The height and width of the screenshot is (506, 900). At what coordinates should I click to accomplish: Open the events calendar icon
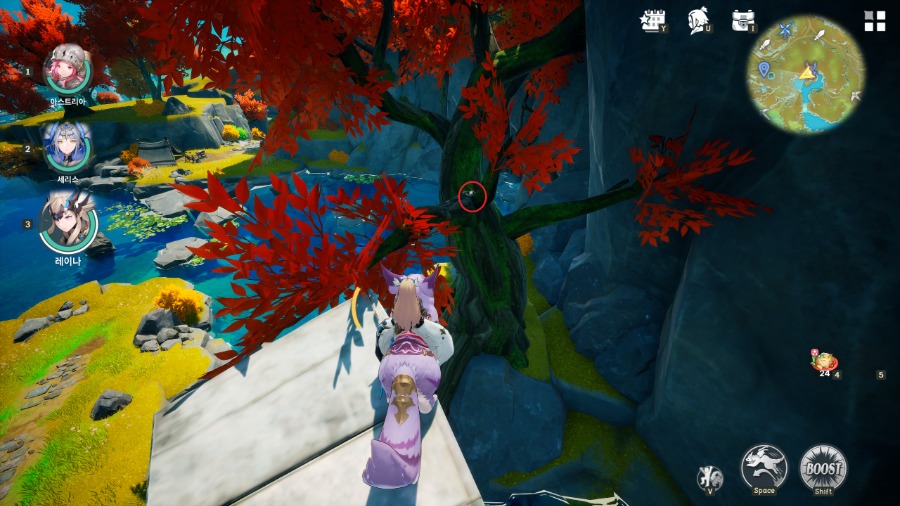coord(654,20)
